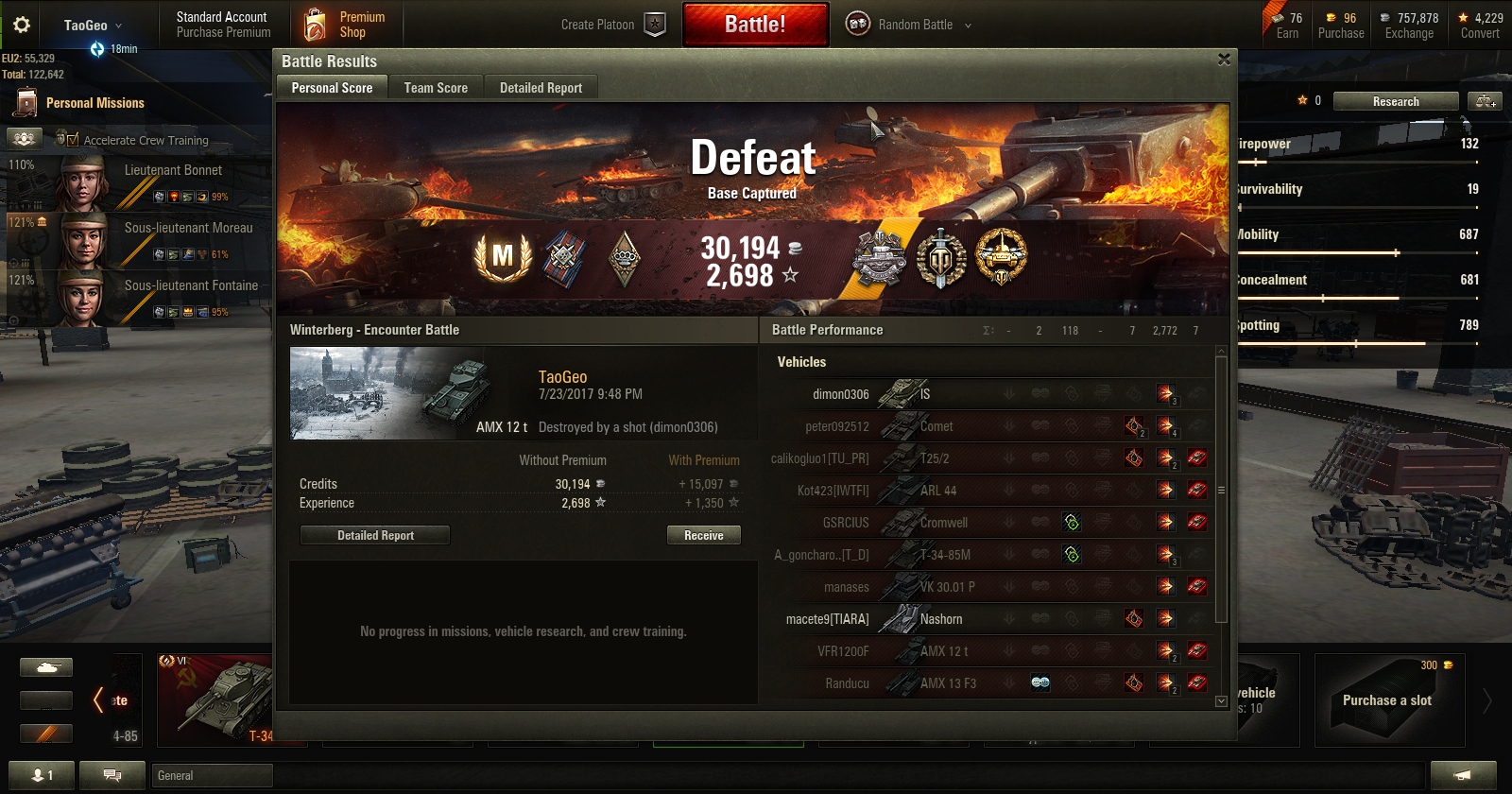Click the Detailed Report button below Experience
1512x794 pixels.
tap(375, 535)
